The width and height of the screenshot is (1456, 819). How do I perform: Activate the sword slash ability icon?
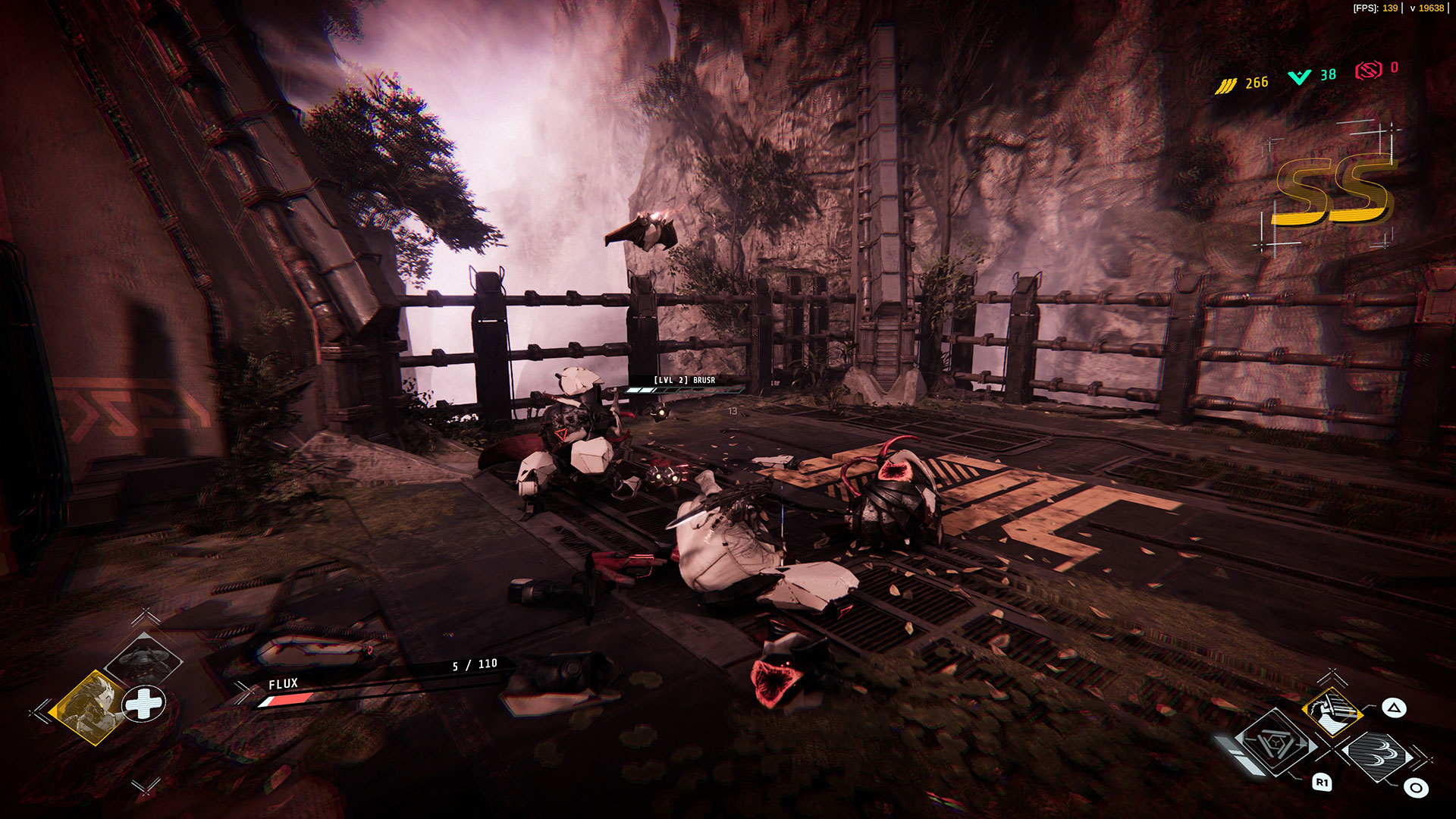click(x=1331, y=710)
